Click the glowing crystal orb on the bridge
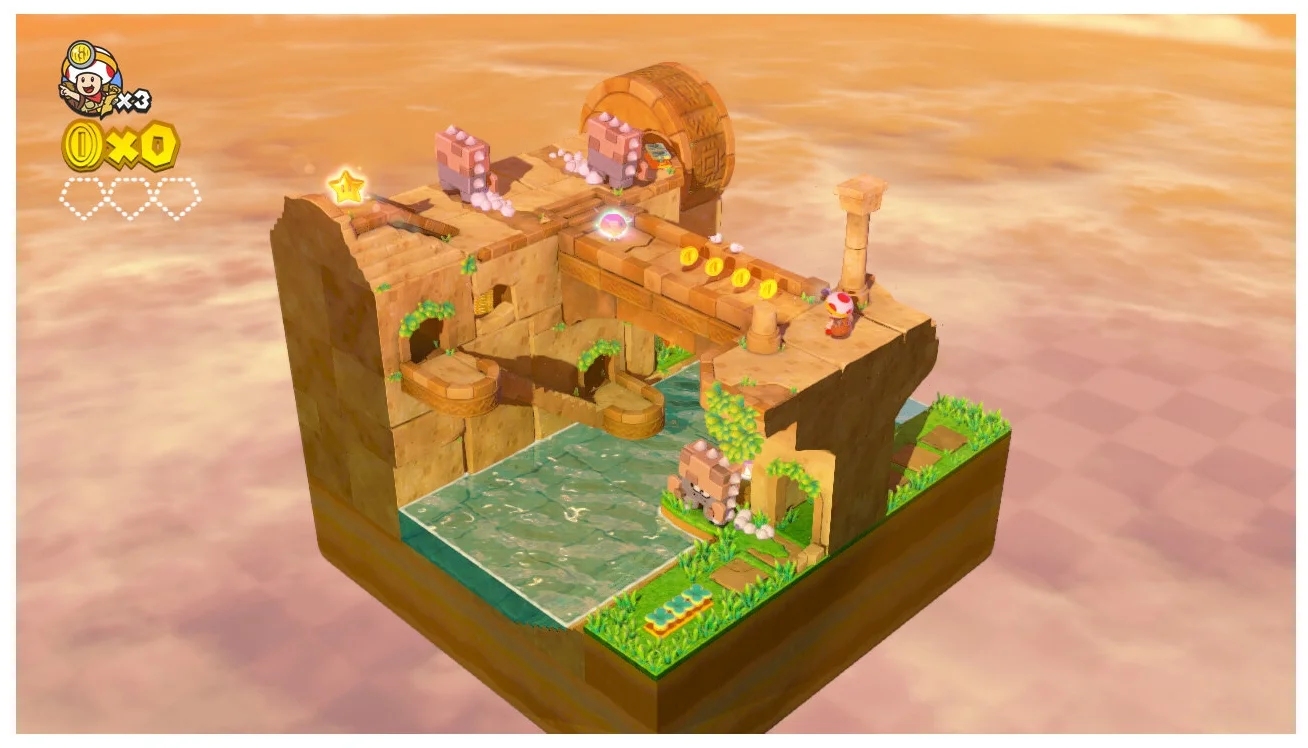The width and height of the screenshot is (1308, 748). click(x=611, y=222)
